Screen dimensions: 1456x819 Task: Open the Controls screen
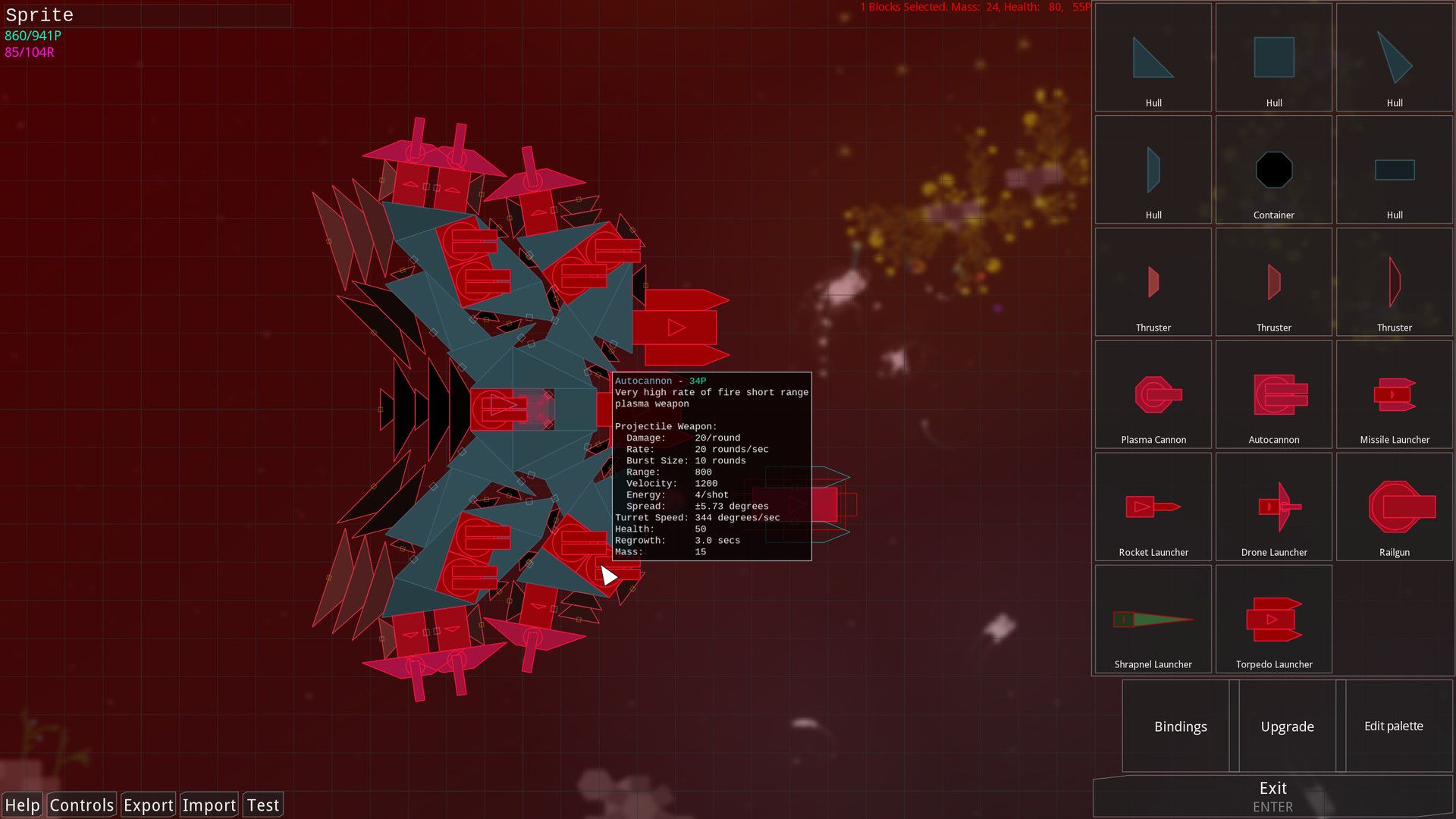tap(80, 805)
